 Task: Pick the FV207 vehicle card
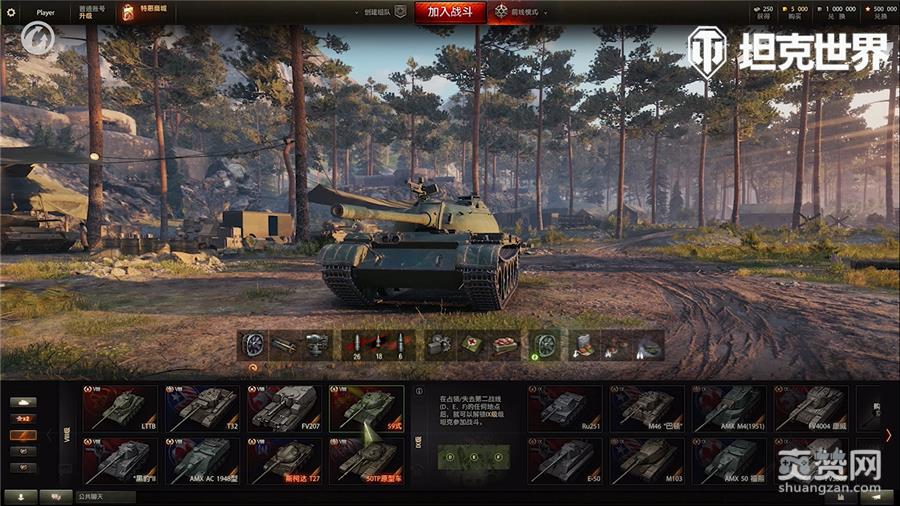pos(283,408)
